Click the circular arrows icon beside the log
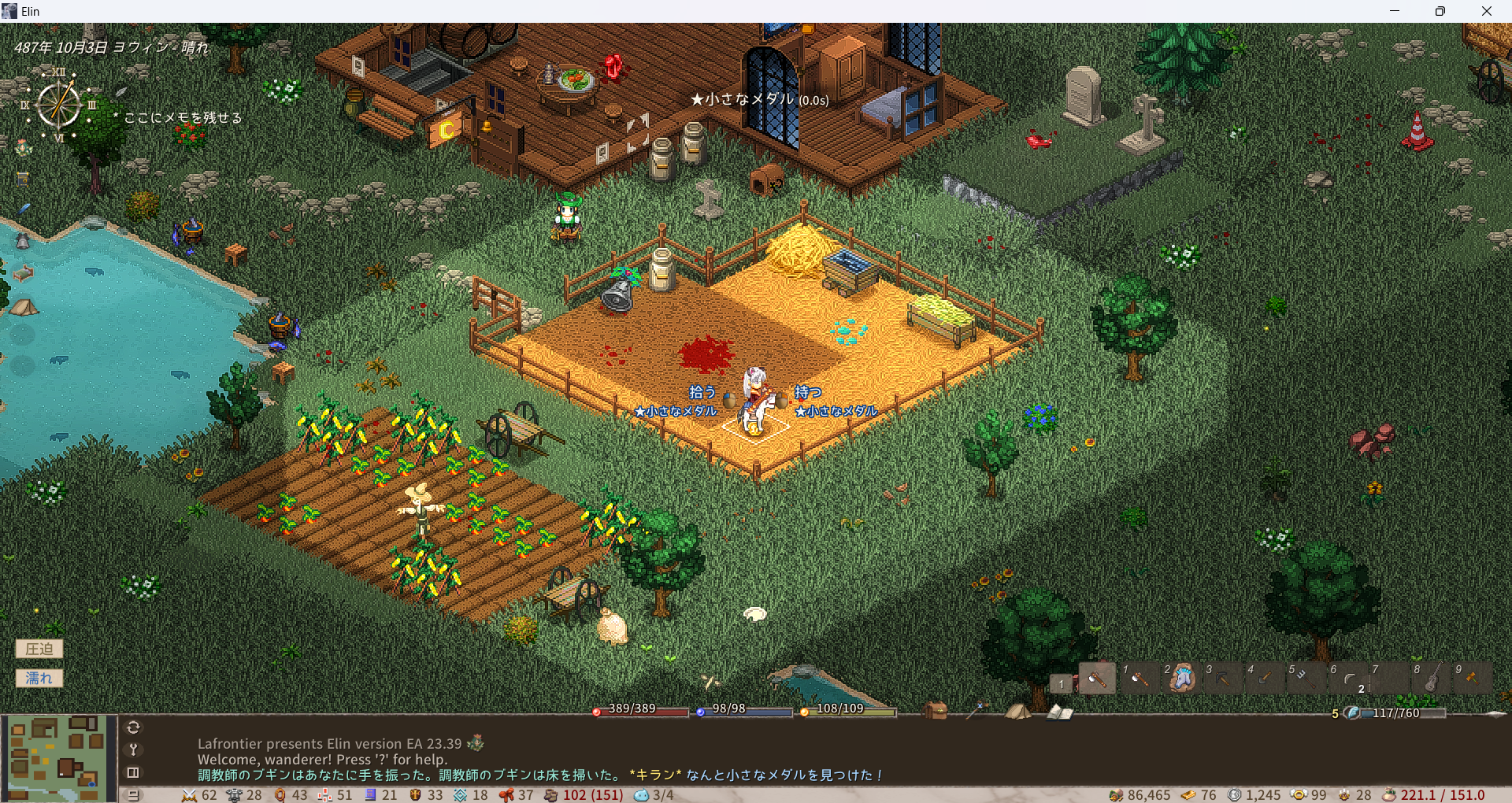 click(x=133, y=727)
